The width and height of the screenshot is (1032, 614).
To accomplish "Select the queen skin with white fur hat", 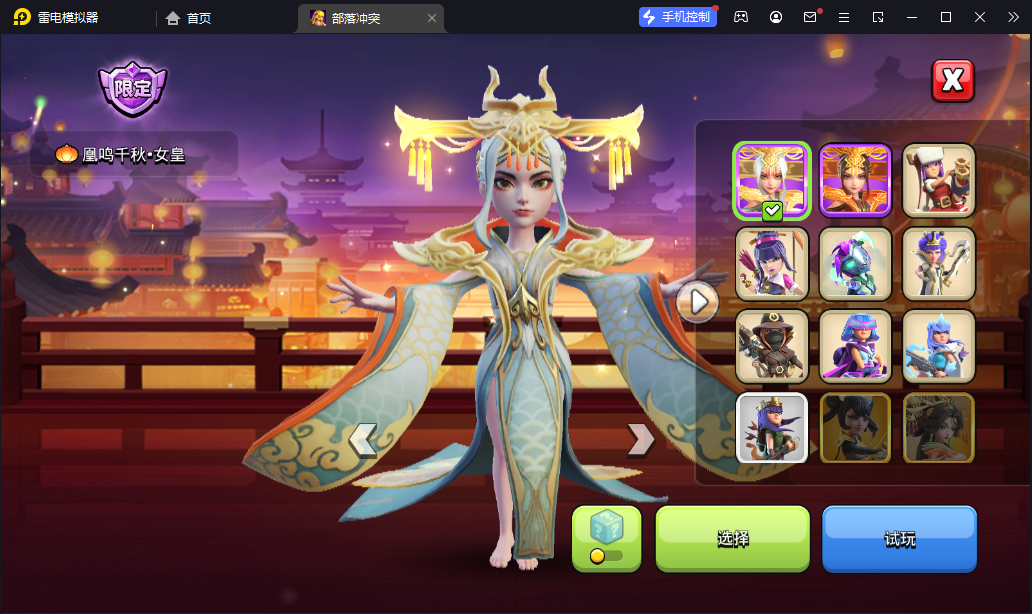I will point(939,180).
